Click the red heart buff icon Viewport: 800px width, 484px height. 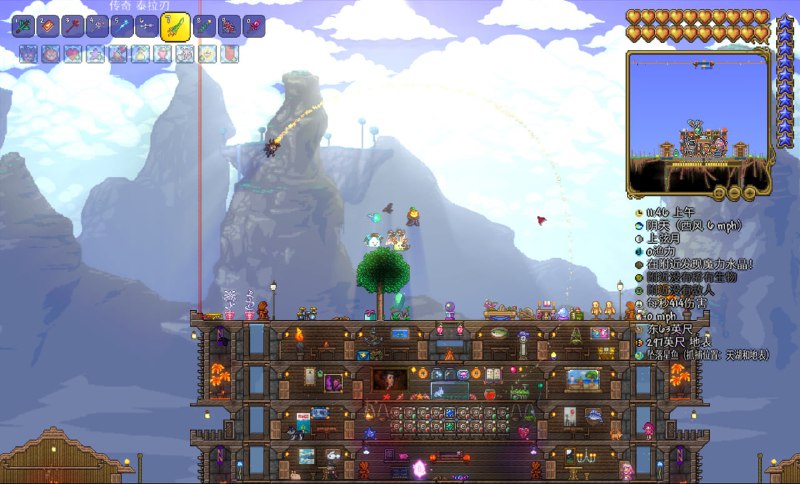click(x=73, y=54)
